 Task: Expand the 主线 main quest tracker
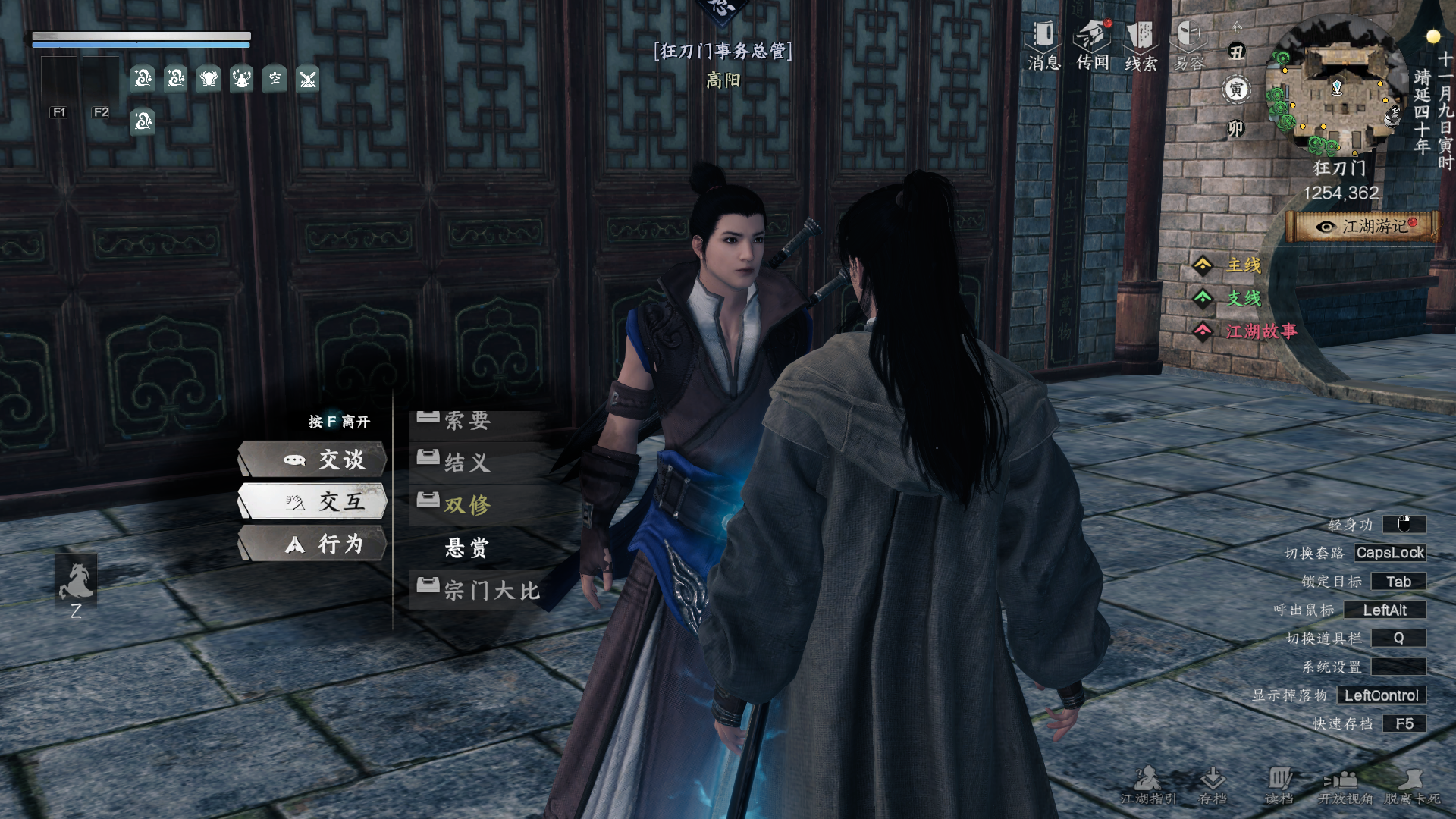click(x=1244, y=265)
